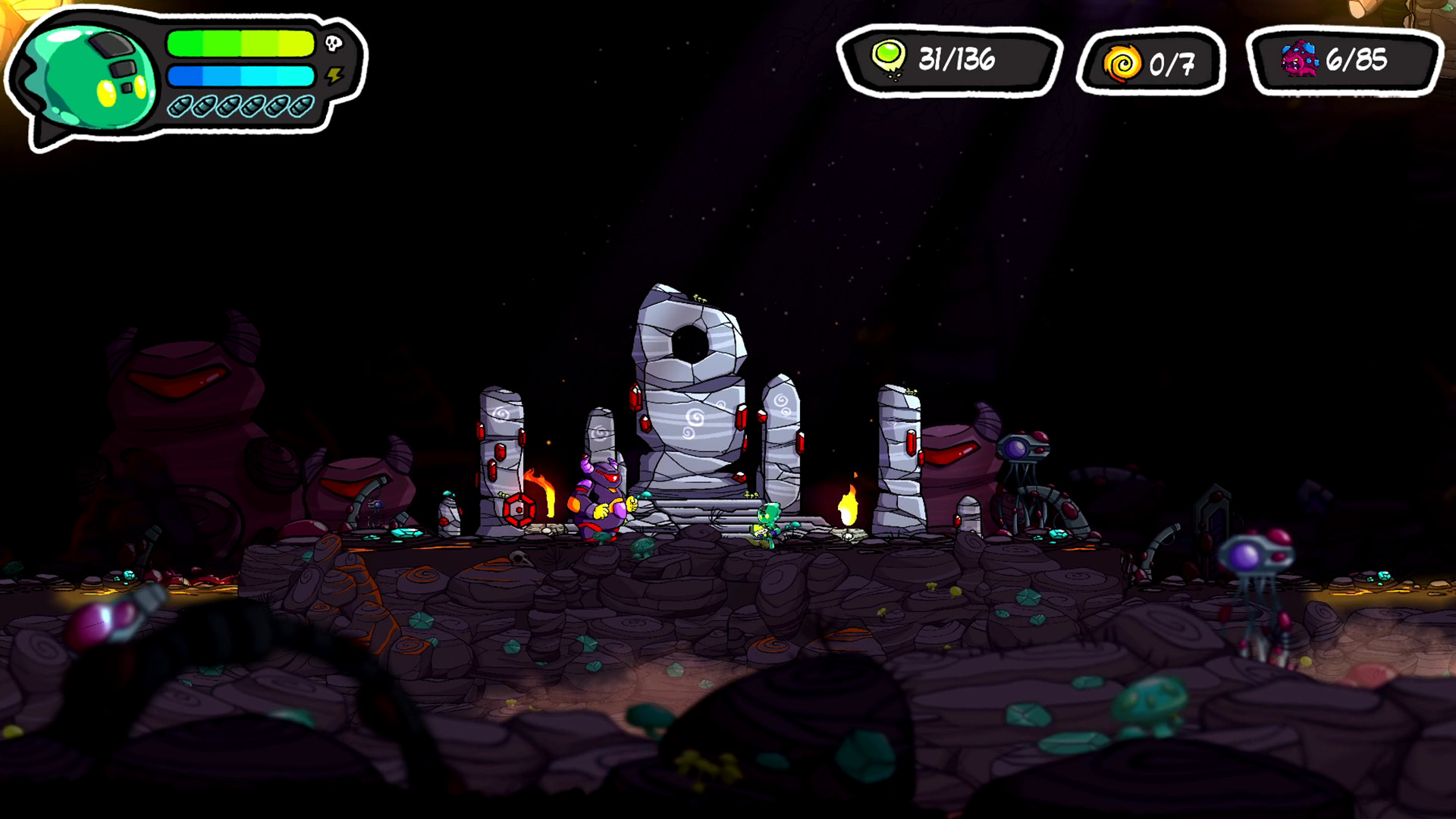Click the green slime character portrait
This screenshot has width=1456, height=819.
point(89,77)
